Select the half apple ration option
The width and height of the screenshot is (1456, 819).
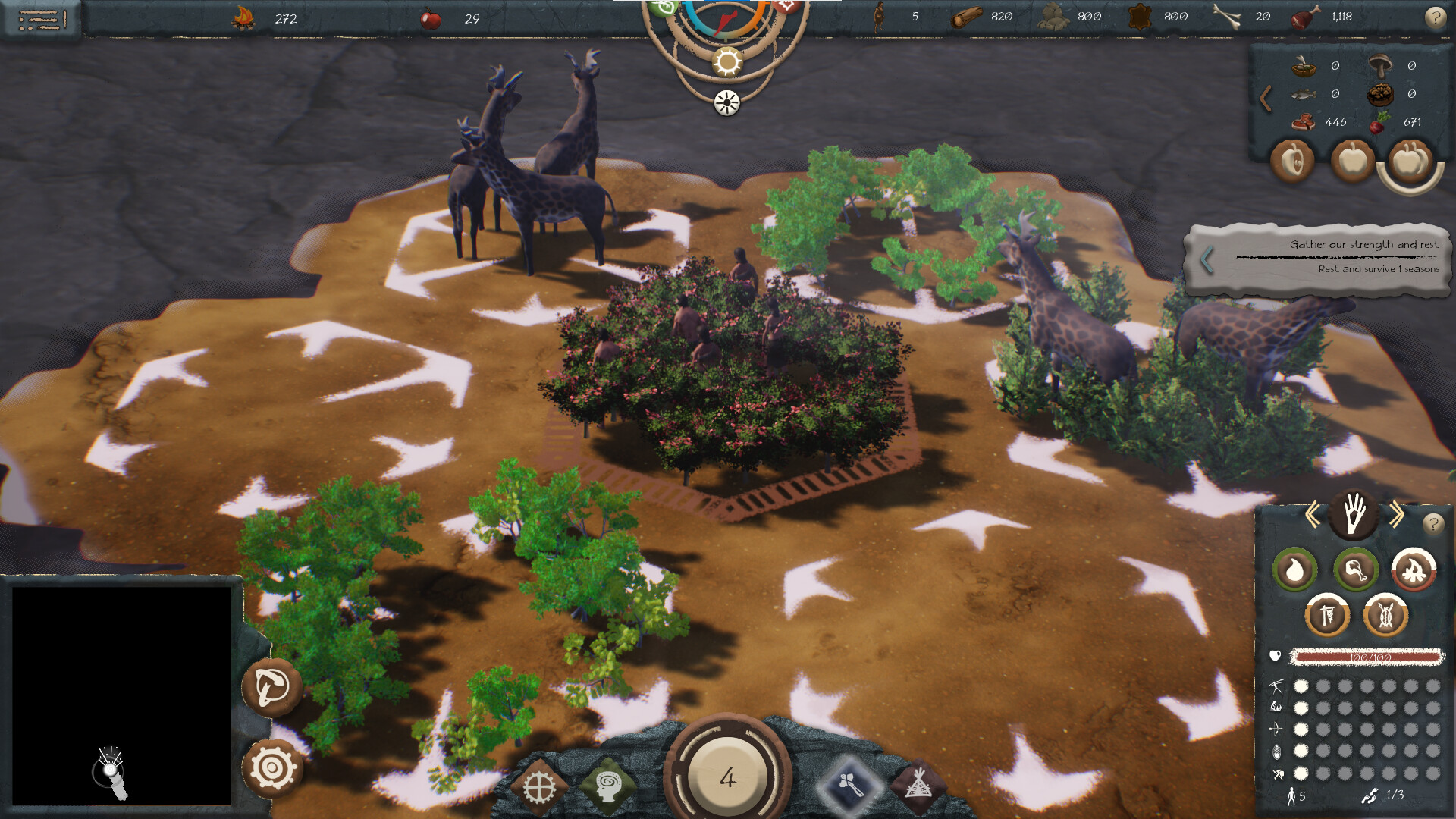coord(1293,161)
